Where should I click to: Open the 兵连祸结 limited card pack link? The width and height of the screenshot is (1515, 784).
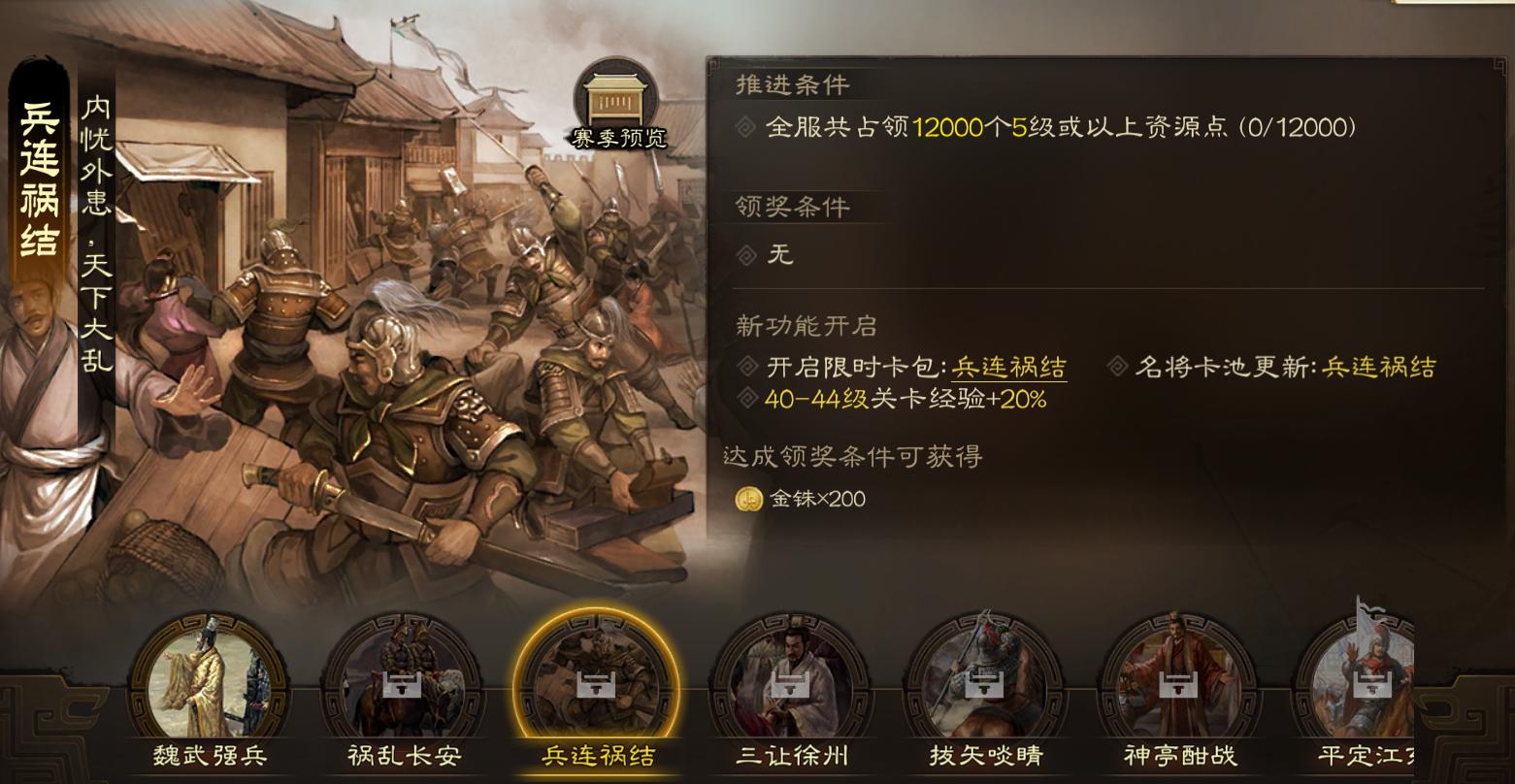pos(1009,370)
